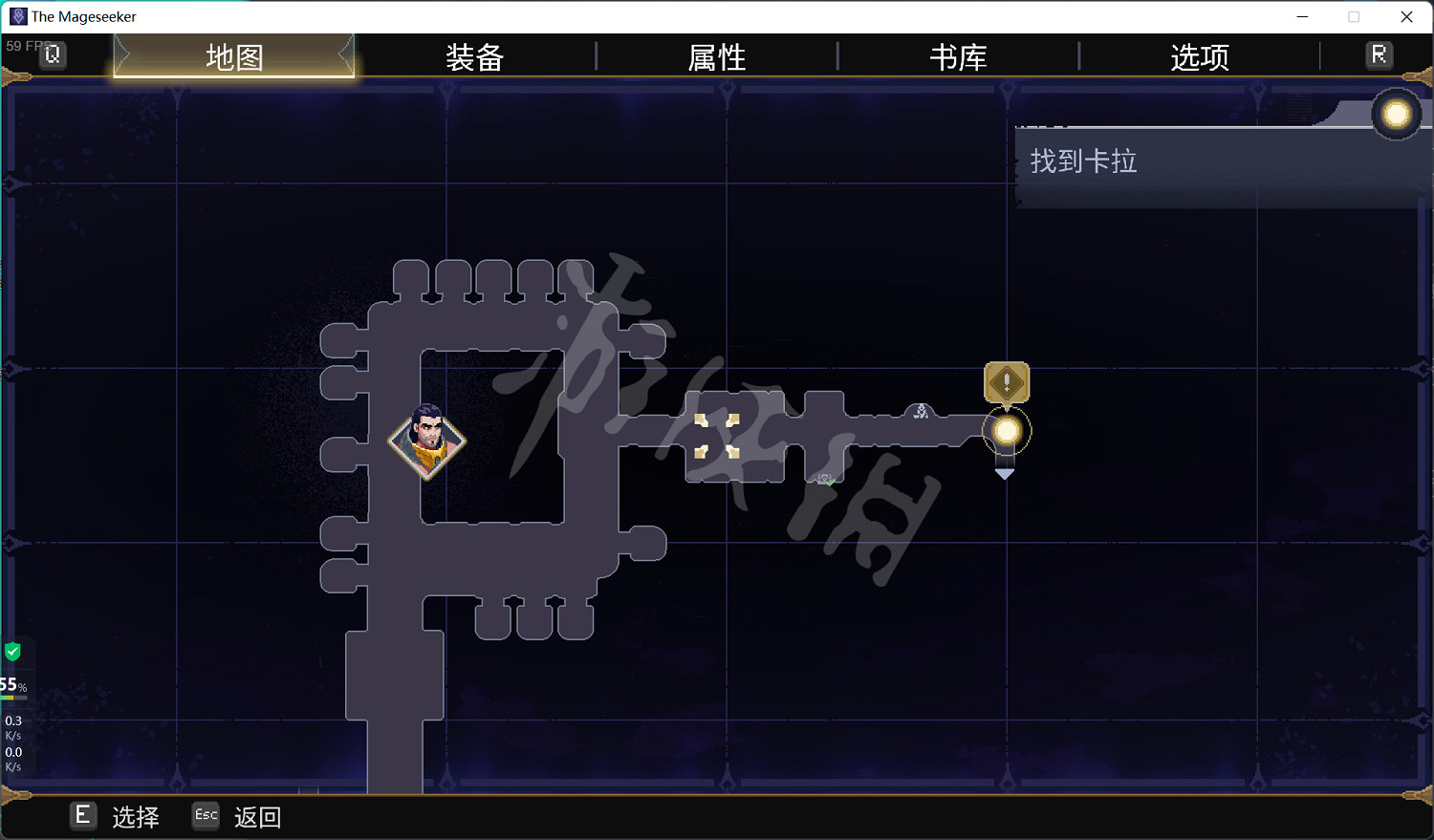
Task: Switch to the 装备 equipment tab
Action: tap(475, 57)
